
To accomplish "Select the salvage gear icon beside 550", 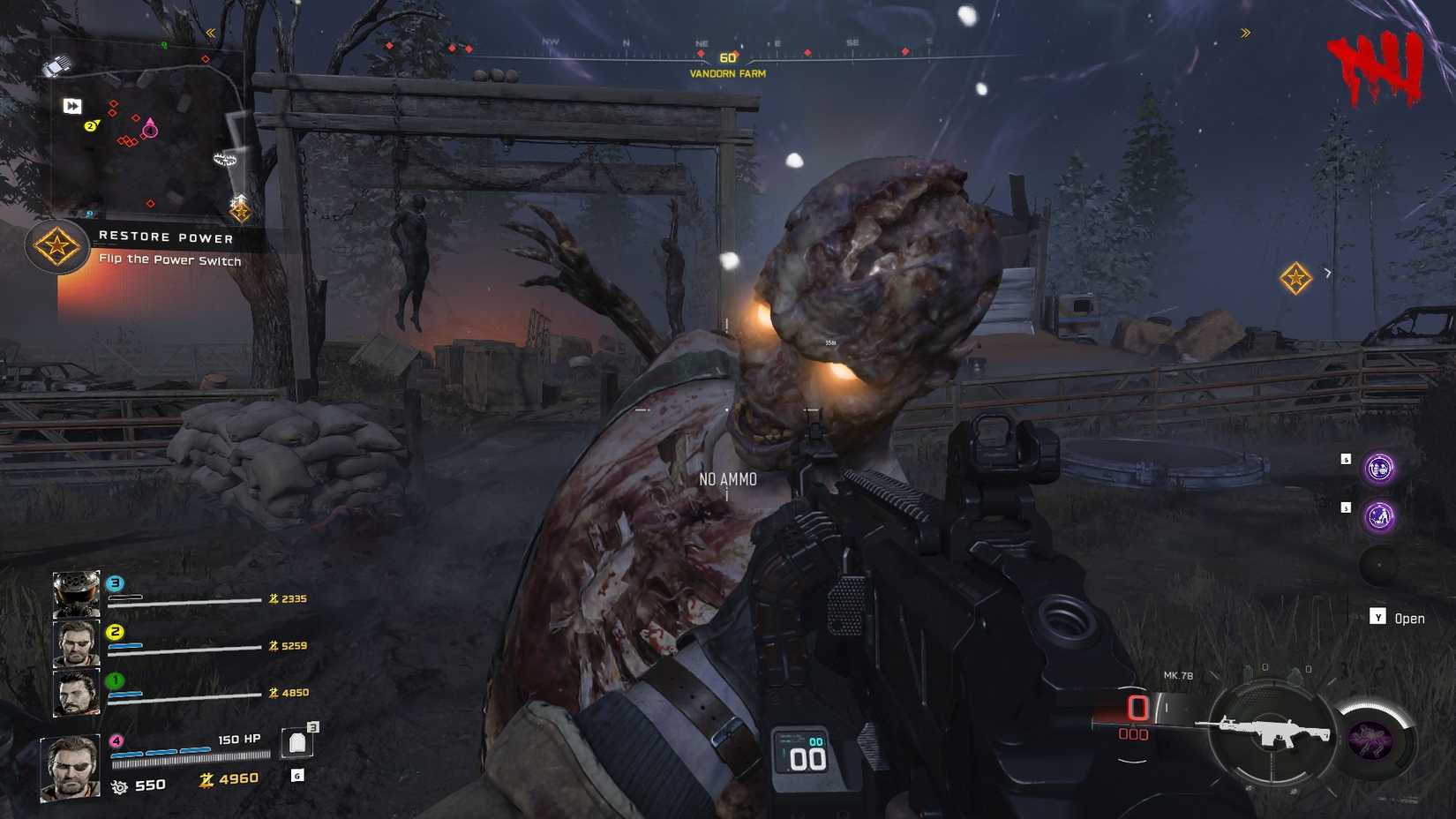I will pos(118,786).
